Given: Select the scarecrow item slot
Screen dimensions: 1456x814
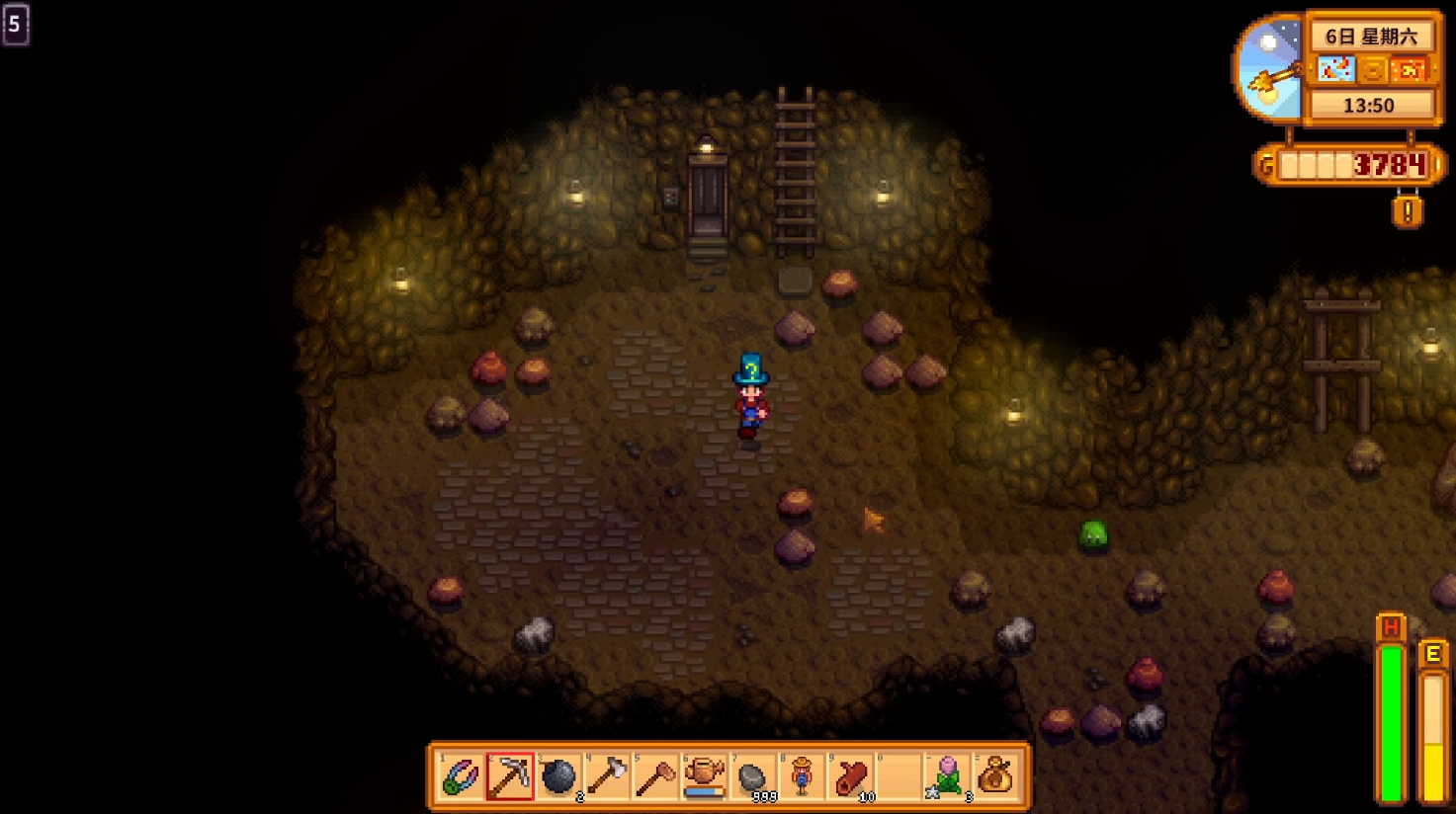Looking at the screenshot, I should click(x=802, y=776).
